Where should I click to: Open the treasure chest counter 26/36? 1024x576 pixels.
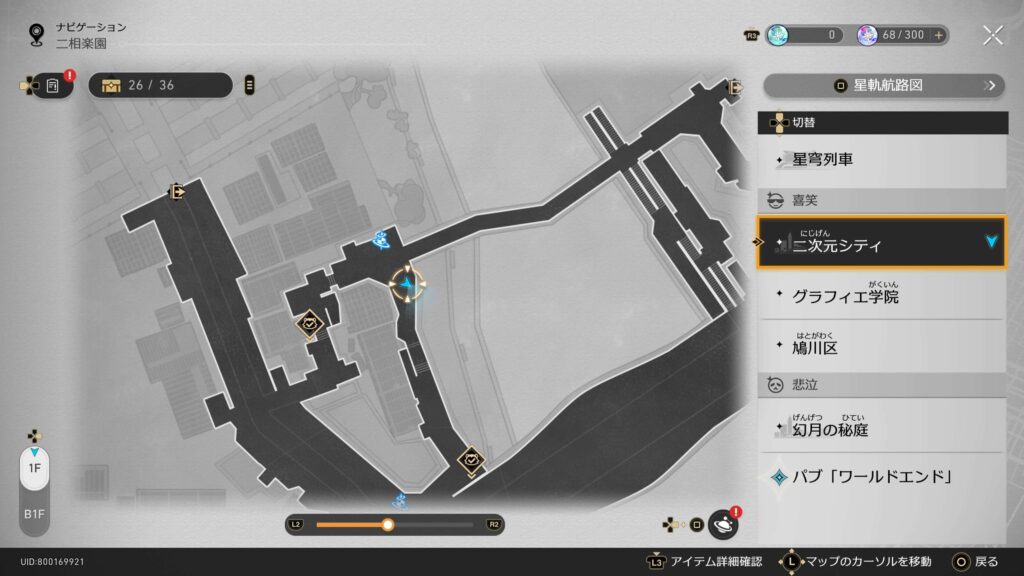point(160,85)
